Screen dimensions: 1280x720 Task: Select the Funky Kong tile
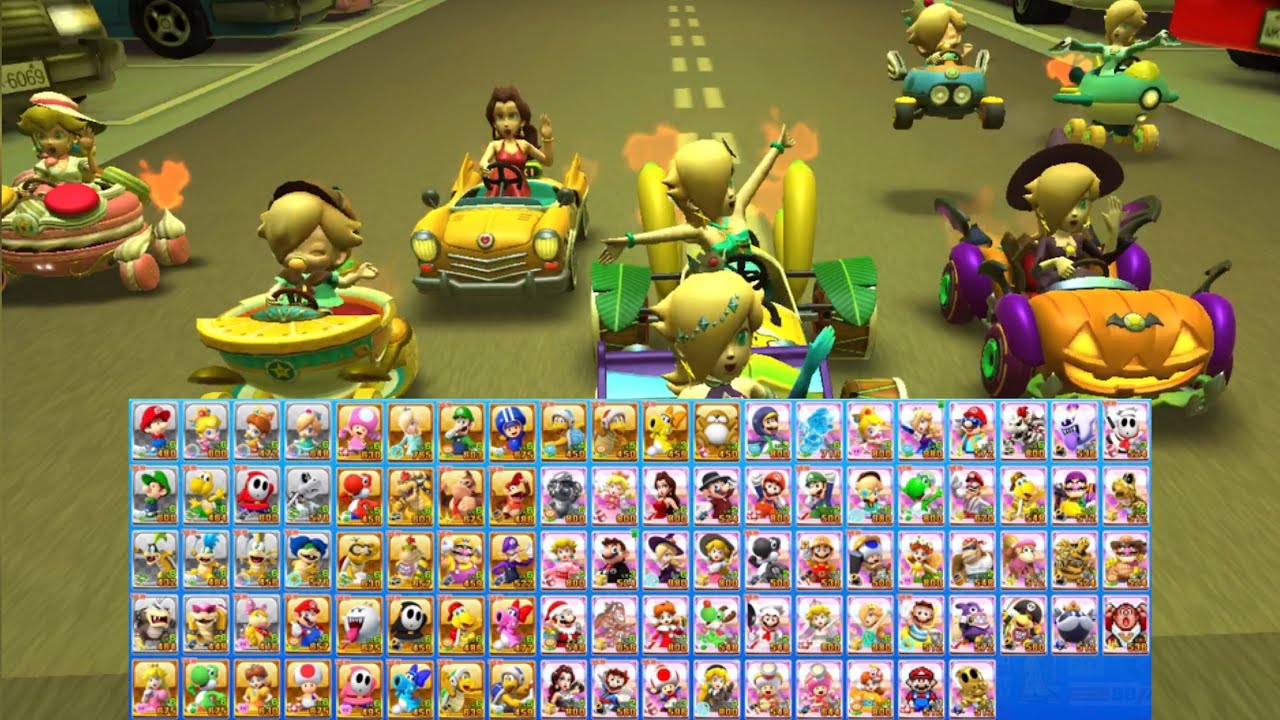(973, 558)
